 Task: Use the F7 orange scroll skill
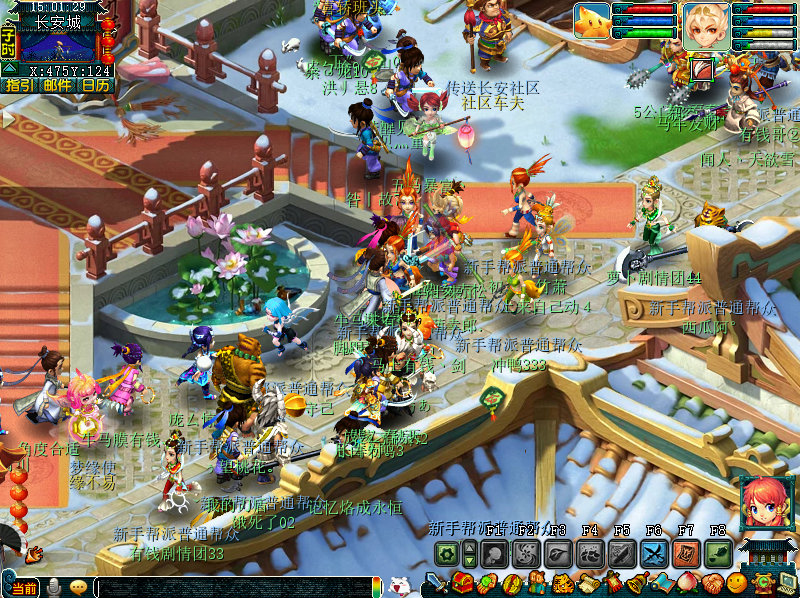coord(686,553)
